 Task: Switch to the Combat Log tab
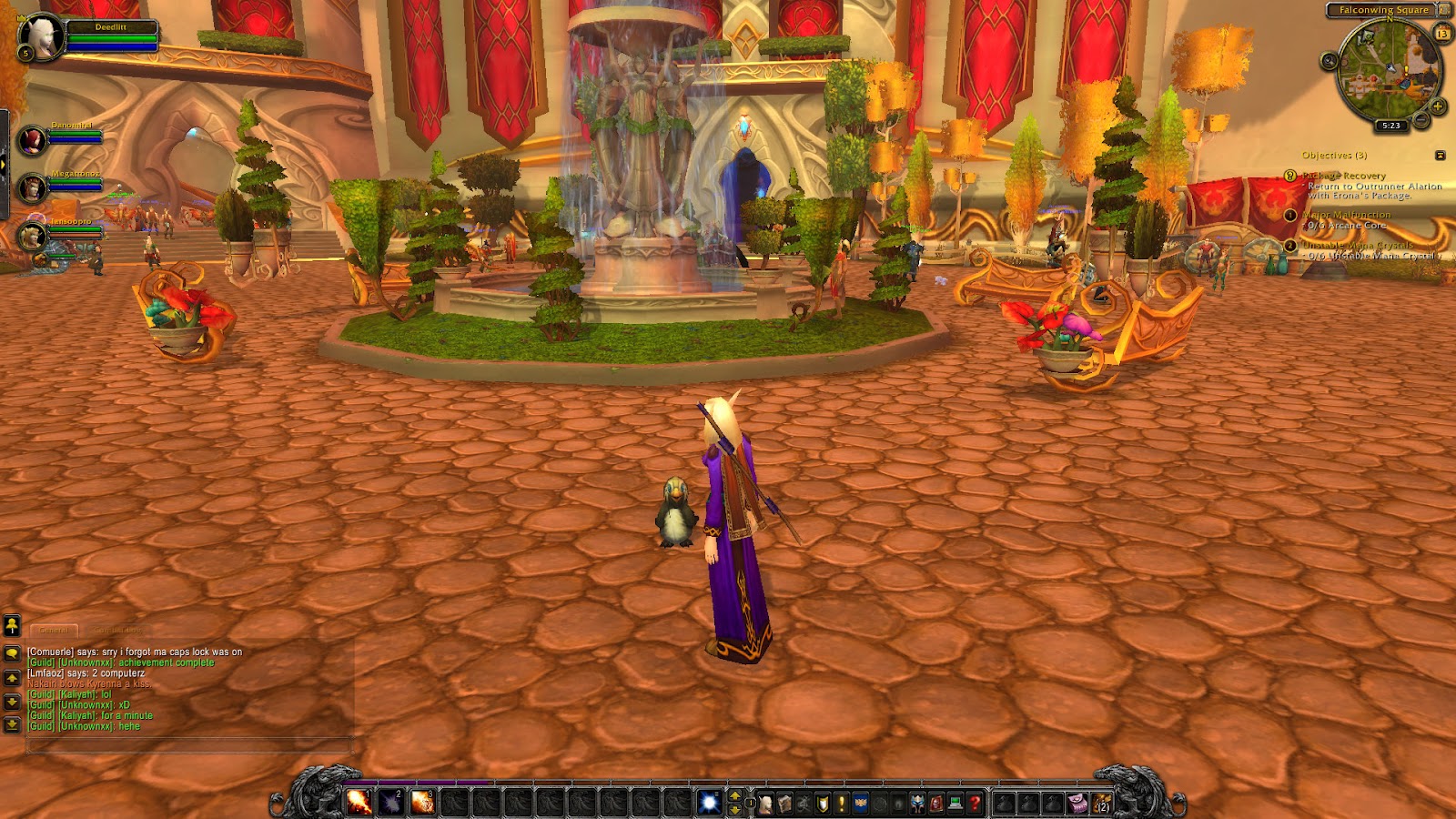coord(117,630)
